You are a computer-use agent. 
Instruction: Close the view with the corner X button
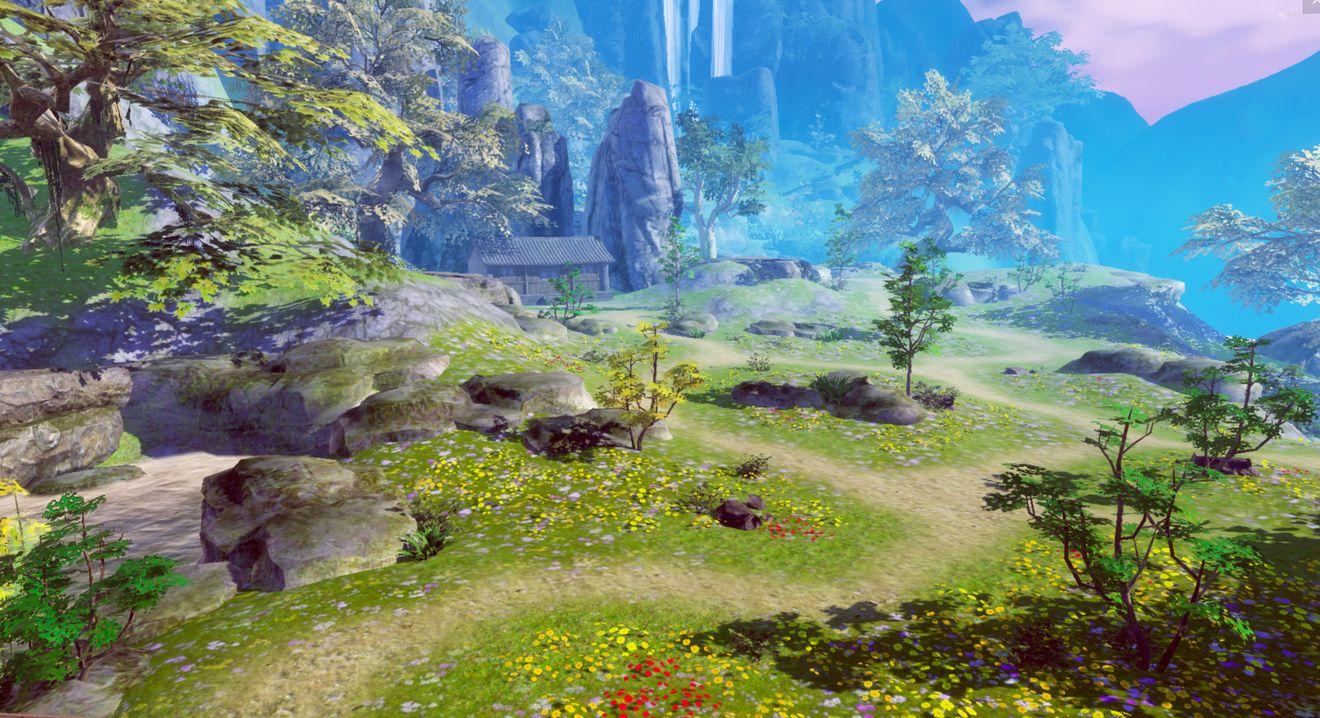[1311, 5]
